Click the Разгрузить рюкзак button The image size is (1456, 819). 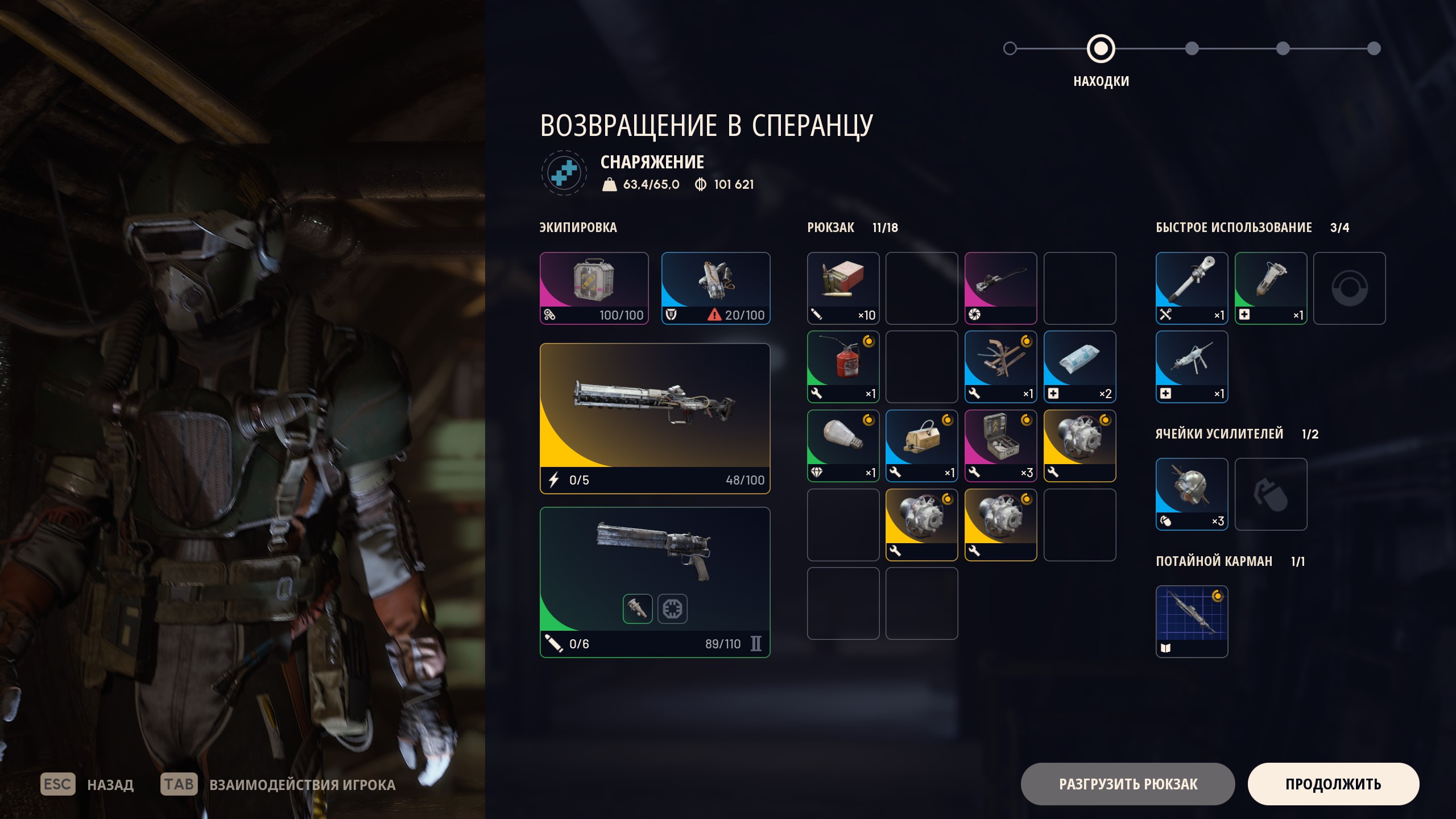pos(1127,784)
